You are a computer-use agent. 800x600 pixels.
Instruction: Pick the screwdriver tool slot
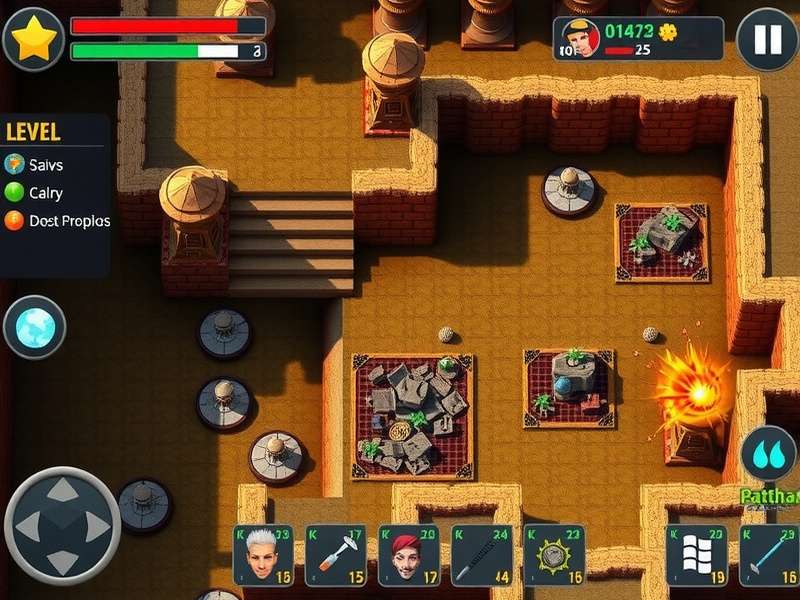pos(336,555)
